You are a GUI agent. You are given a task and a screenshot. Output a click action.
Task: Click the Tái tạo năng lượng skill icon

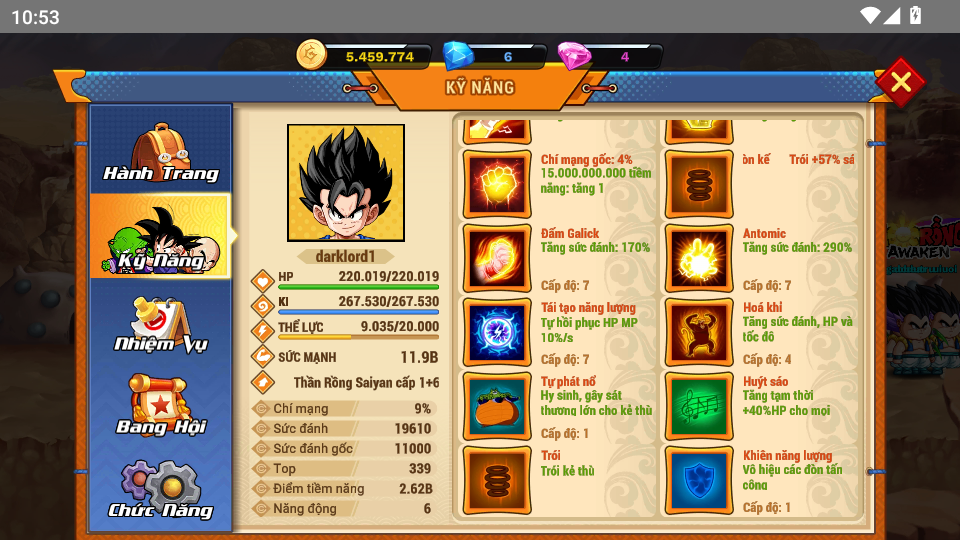tap(497, 332)
